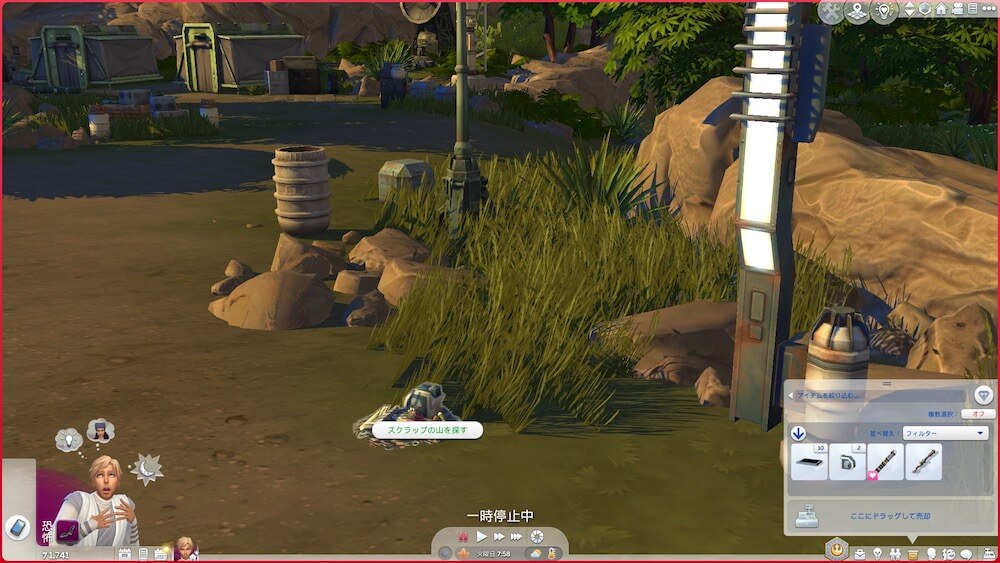
Task: Select the pink-heart lightsaber hilt item
Action: tap(886, 462)
